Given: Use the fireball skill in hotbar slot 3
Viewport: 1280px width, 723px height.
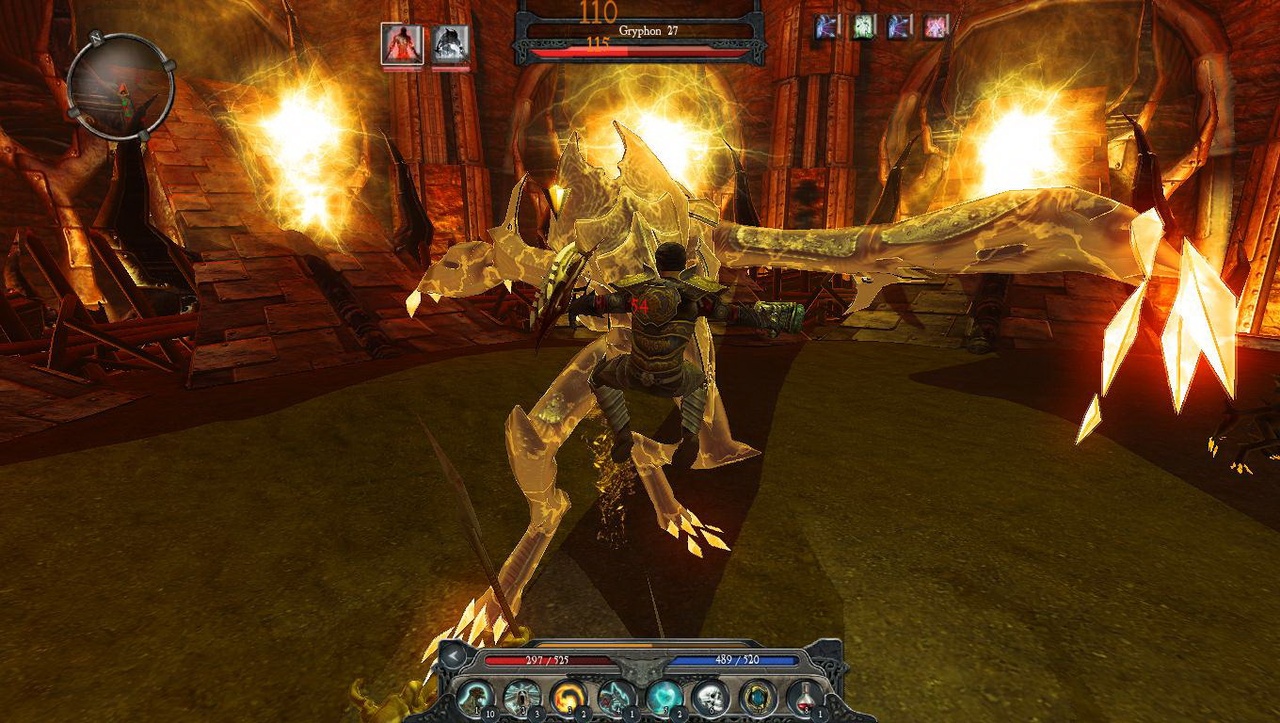Looking at the screenshot, I should coord(570,696).
